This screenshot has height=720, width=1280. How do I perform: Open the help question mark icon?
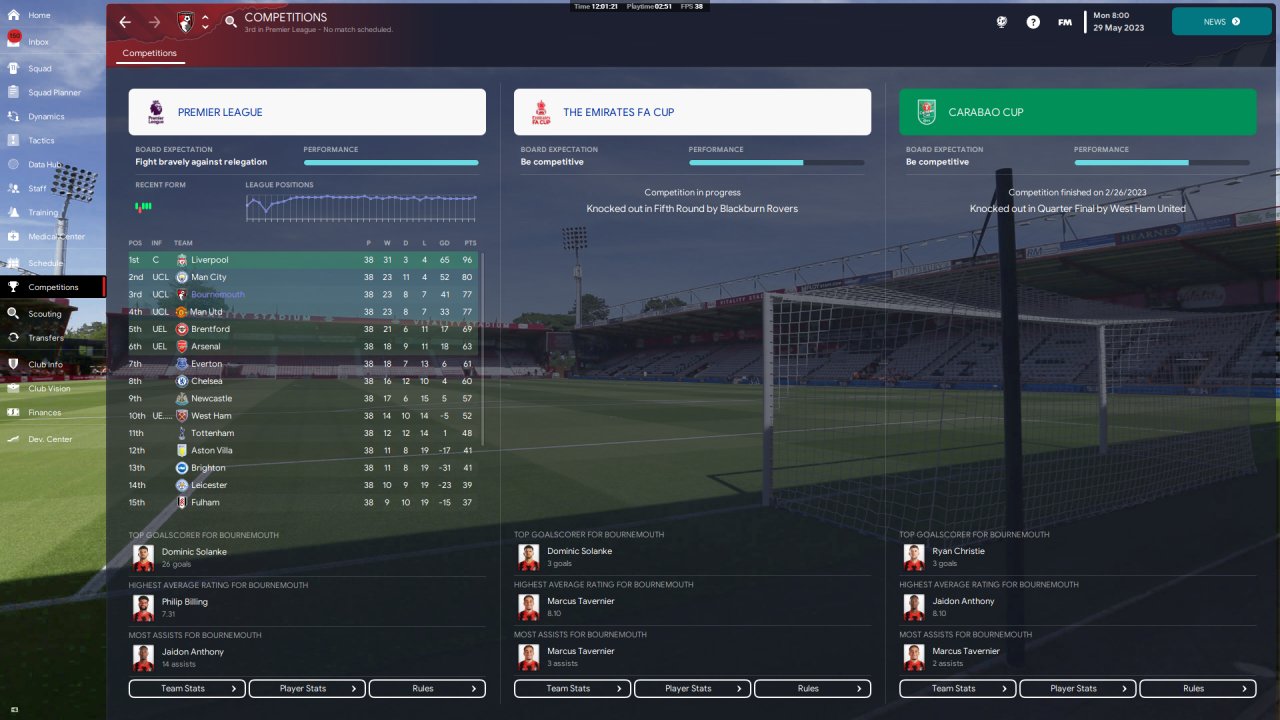(x=1033, y=22)
